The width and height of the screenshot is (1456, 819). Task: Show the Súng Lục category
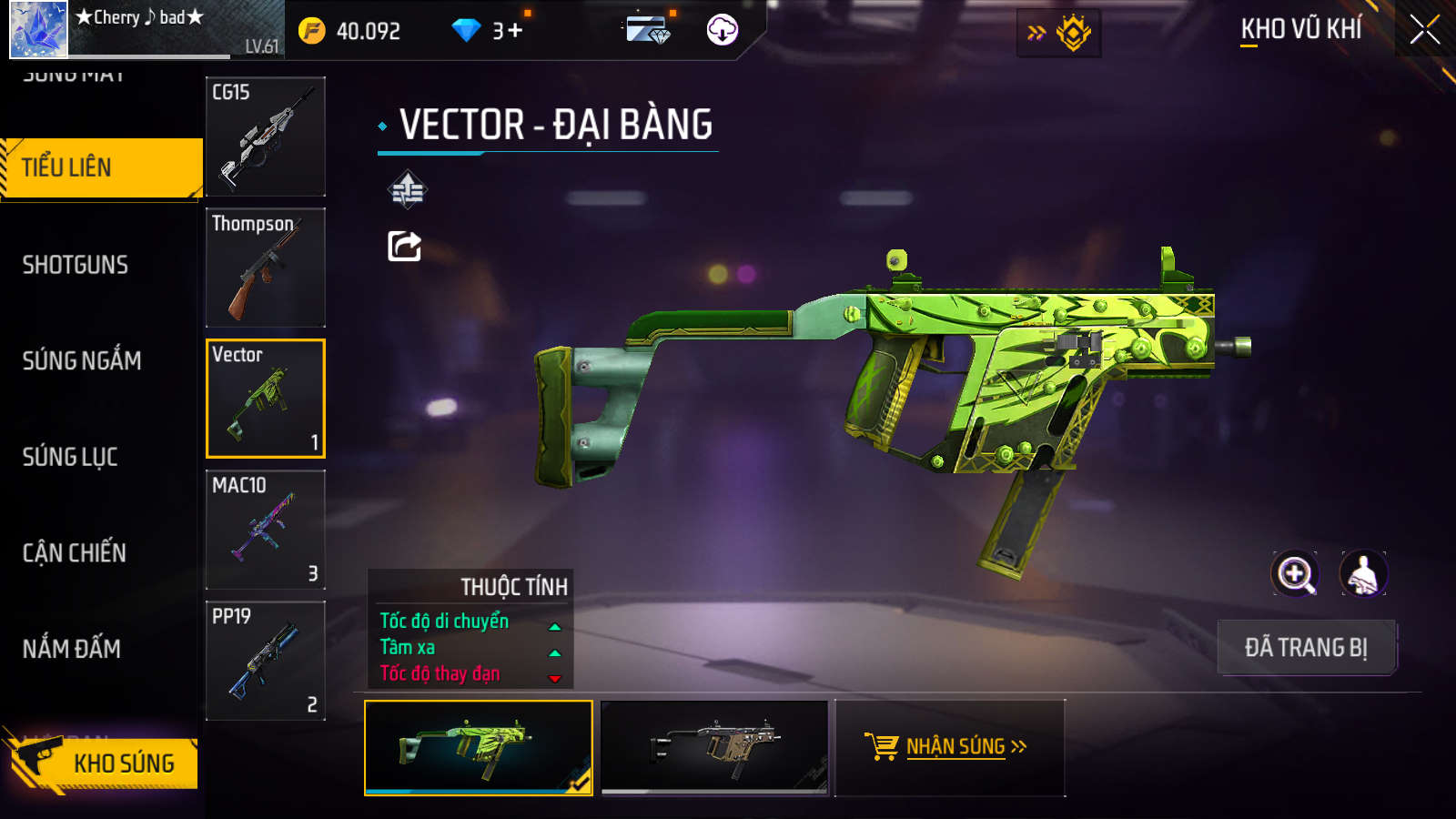click(70, 457)
